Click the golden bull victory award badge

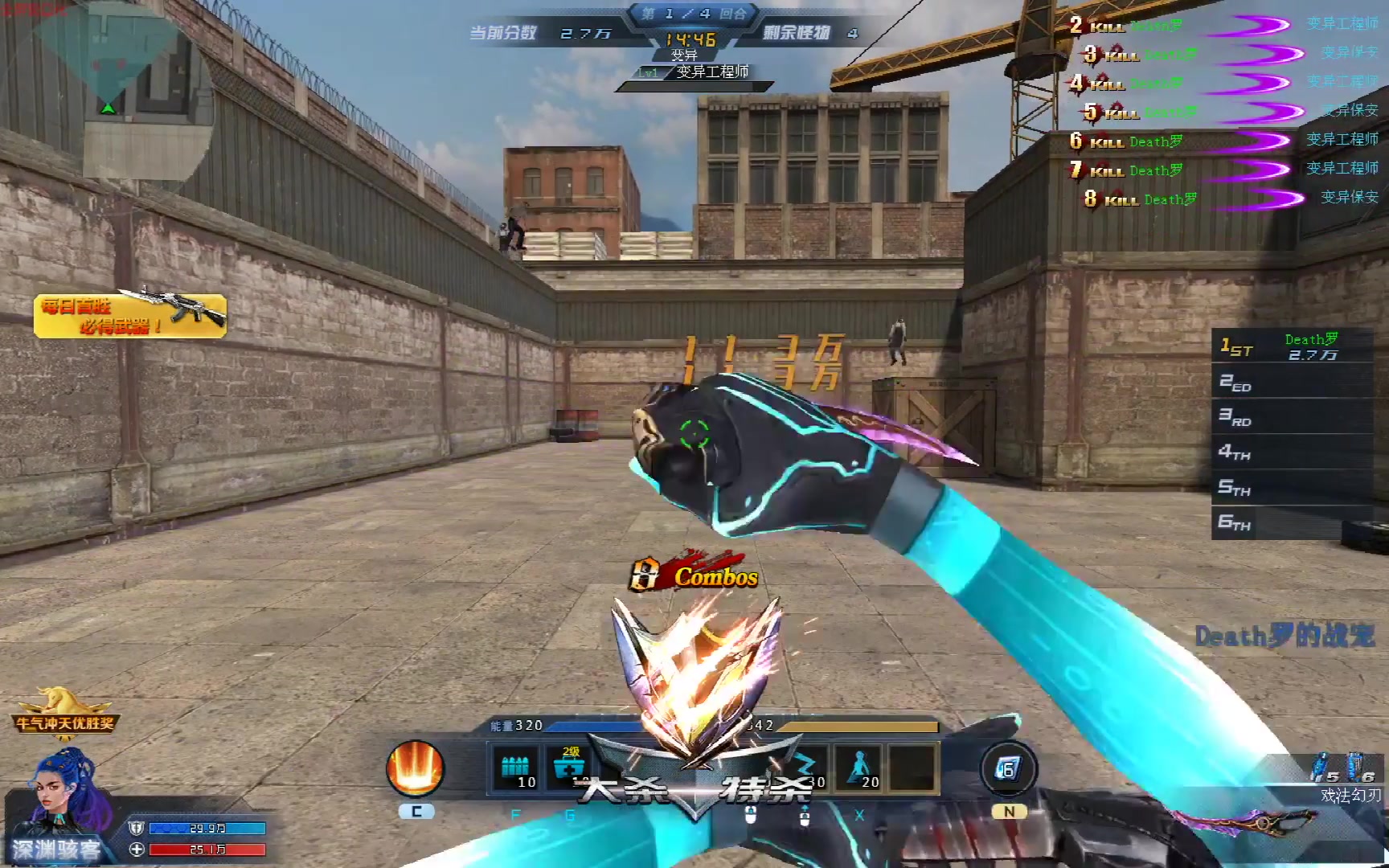click(64, 710)
